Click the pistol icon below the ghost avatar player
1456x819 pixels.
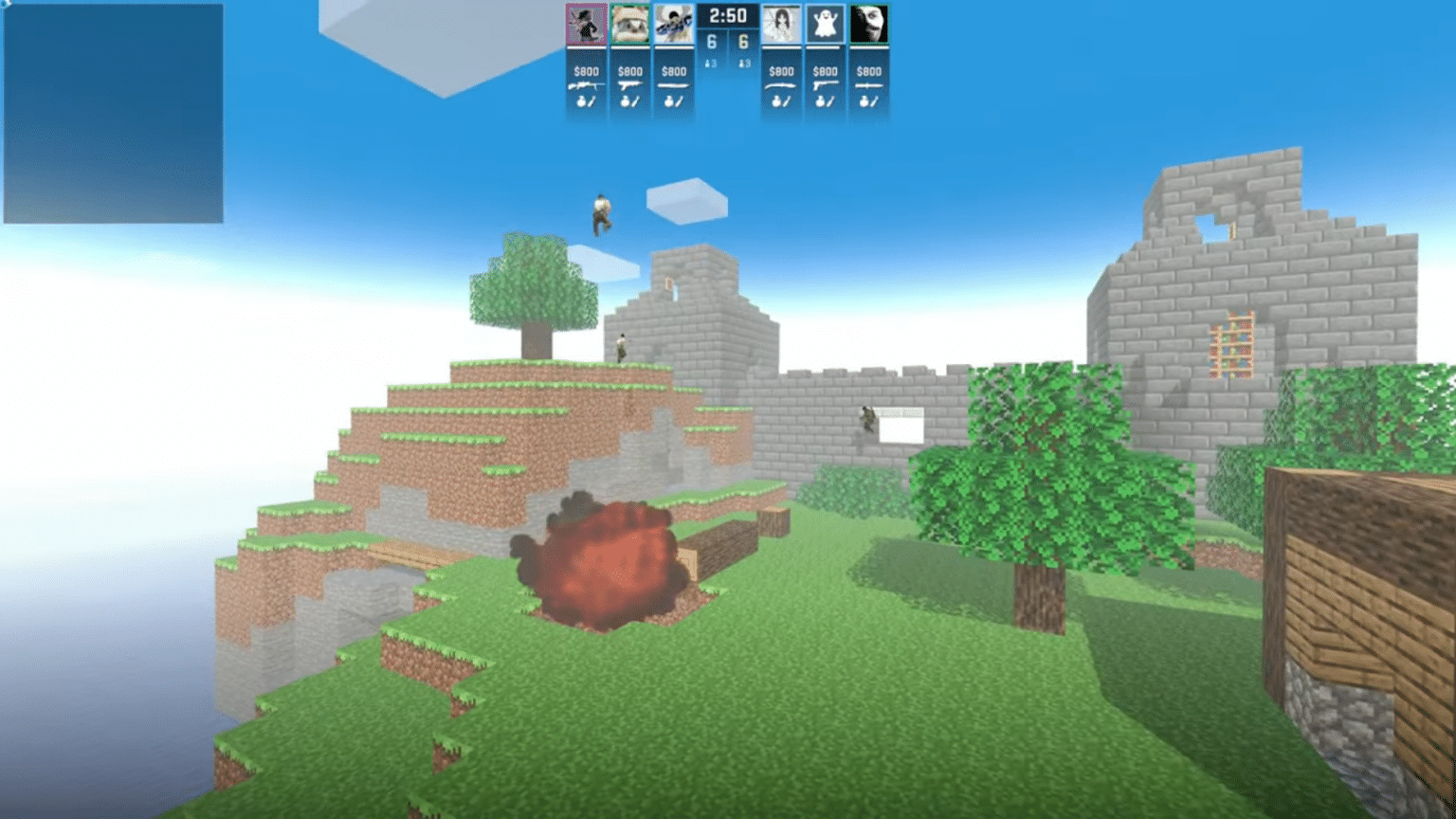click(824, 85)
